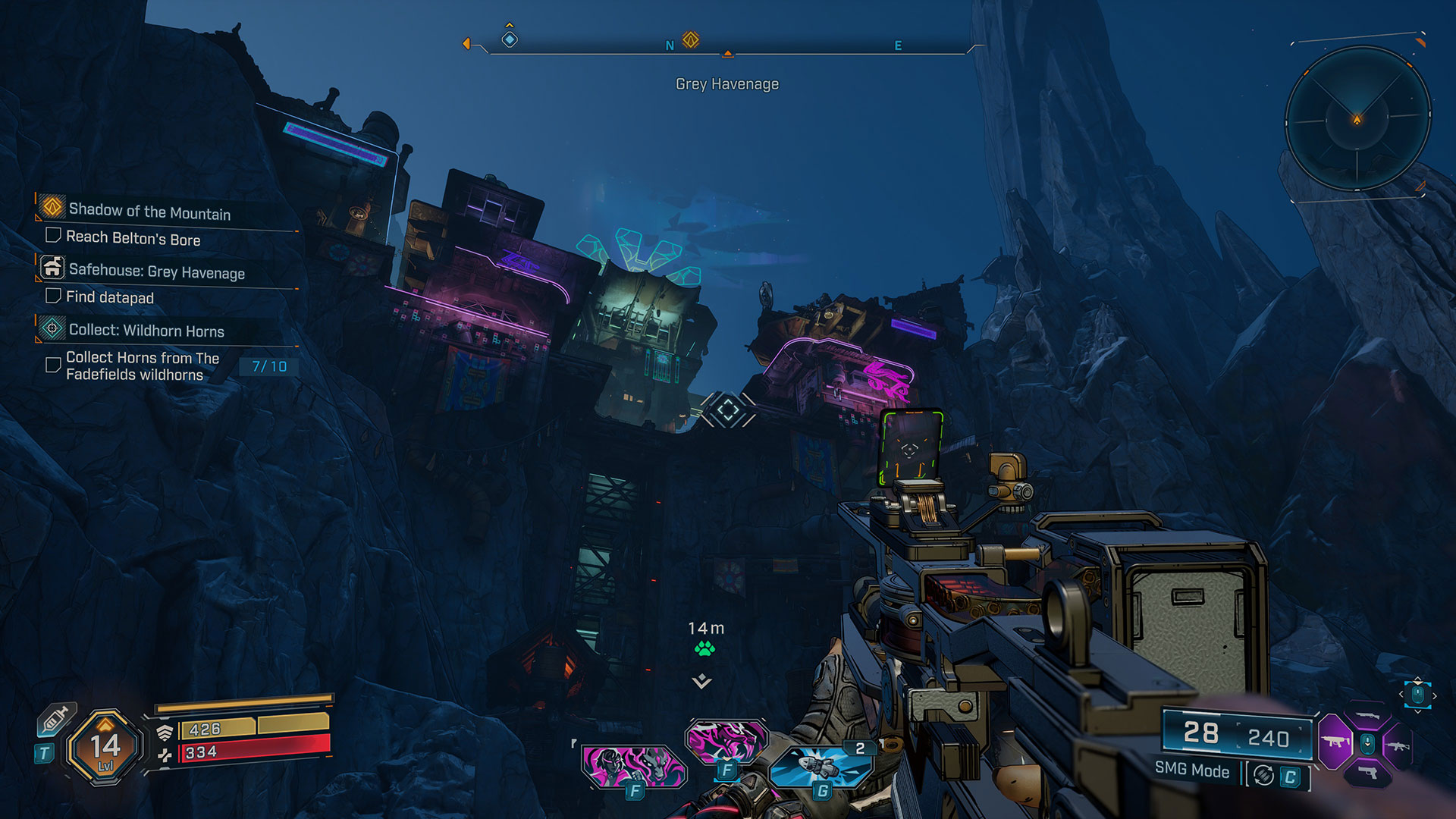The height and width of the screenshot is (819, 1456).
Task: Select the Shadow of the Mountain quest
Action: [x=149, y=212]
